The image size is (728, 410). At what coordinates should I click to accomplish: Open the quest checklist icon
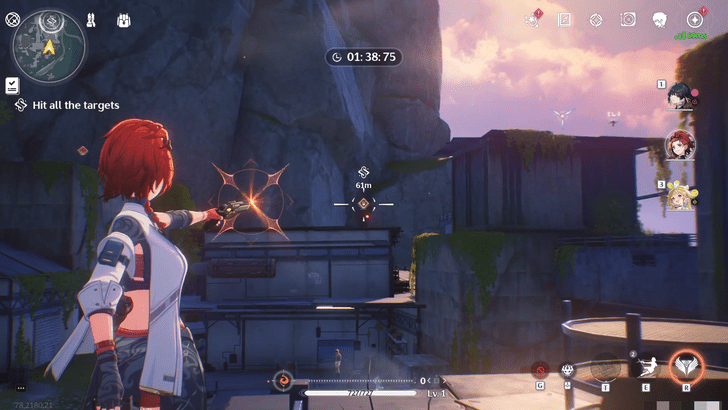click(12, 85)
